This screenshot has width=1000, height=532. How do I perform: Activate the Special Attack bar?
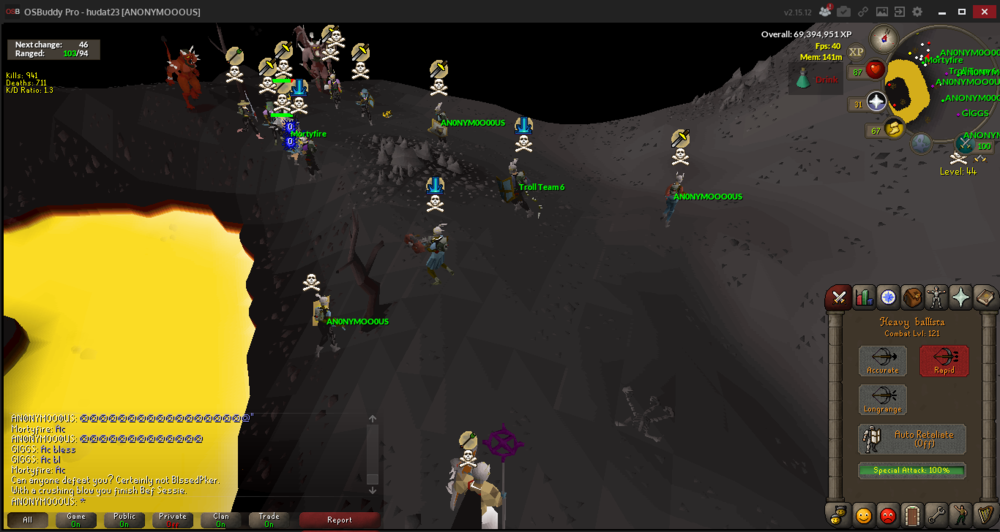[912, 470]
